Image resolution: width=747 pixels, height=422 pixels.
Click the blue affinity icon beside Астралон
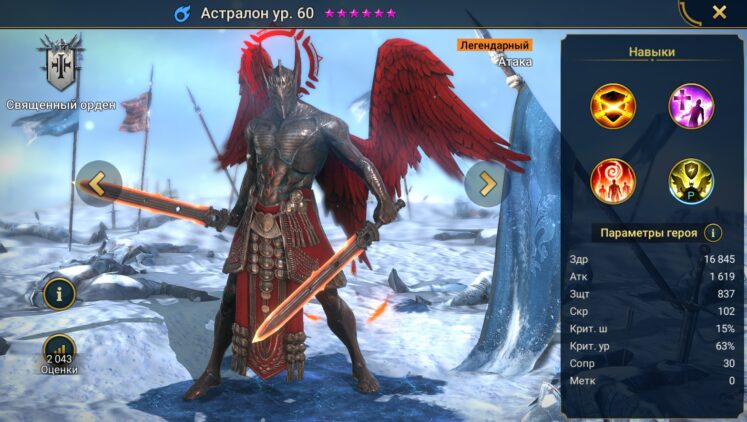[182, 14]
